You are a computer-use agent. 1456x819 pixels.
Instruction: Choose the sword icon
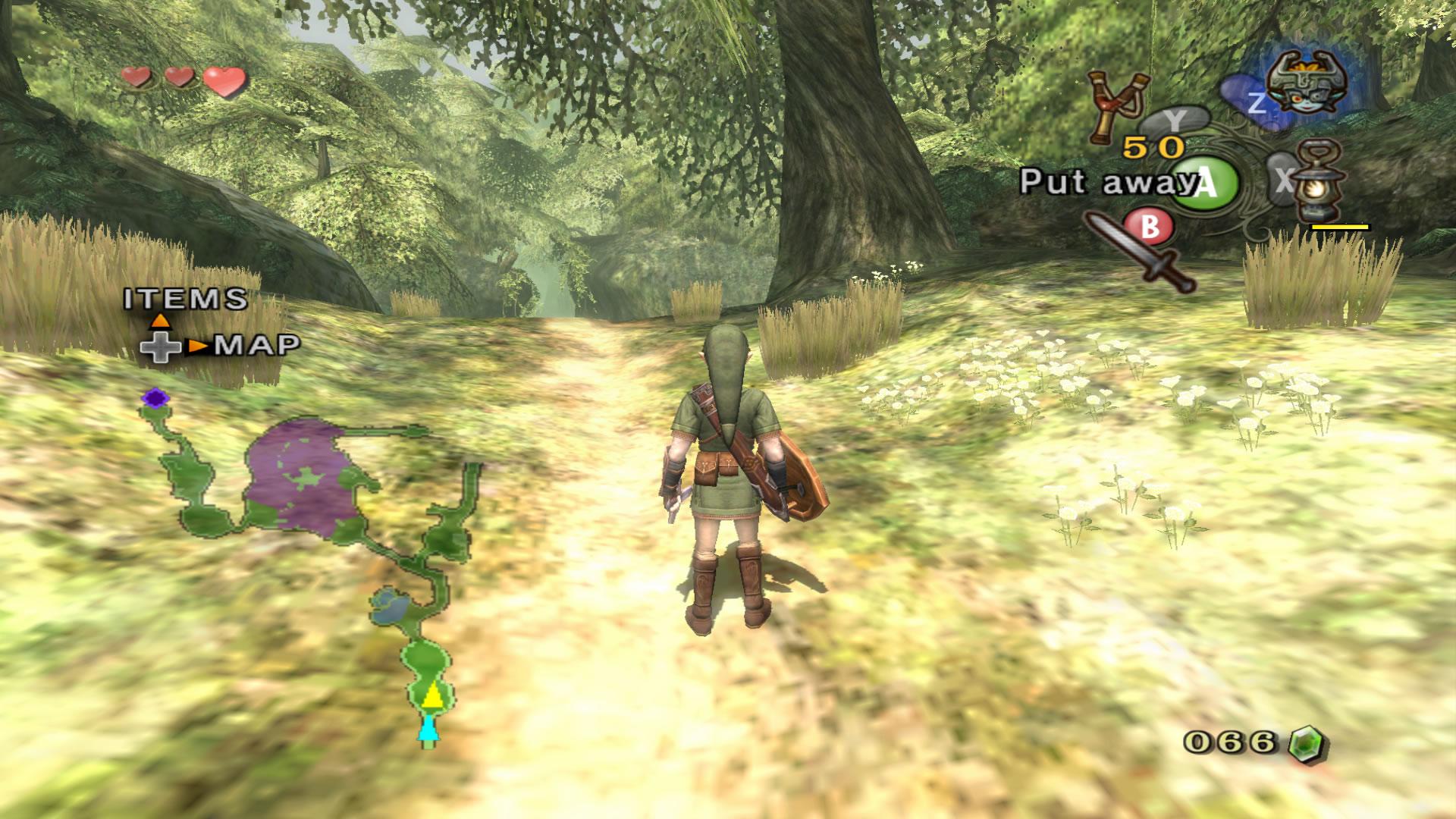point(1140,253)
